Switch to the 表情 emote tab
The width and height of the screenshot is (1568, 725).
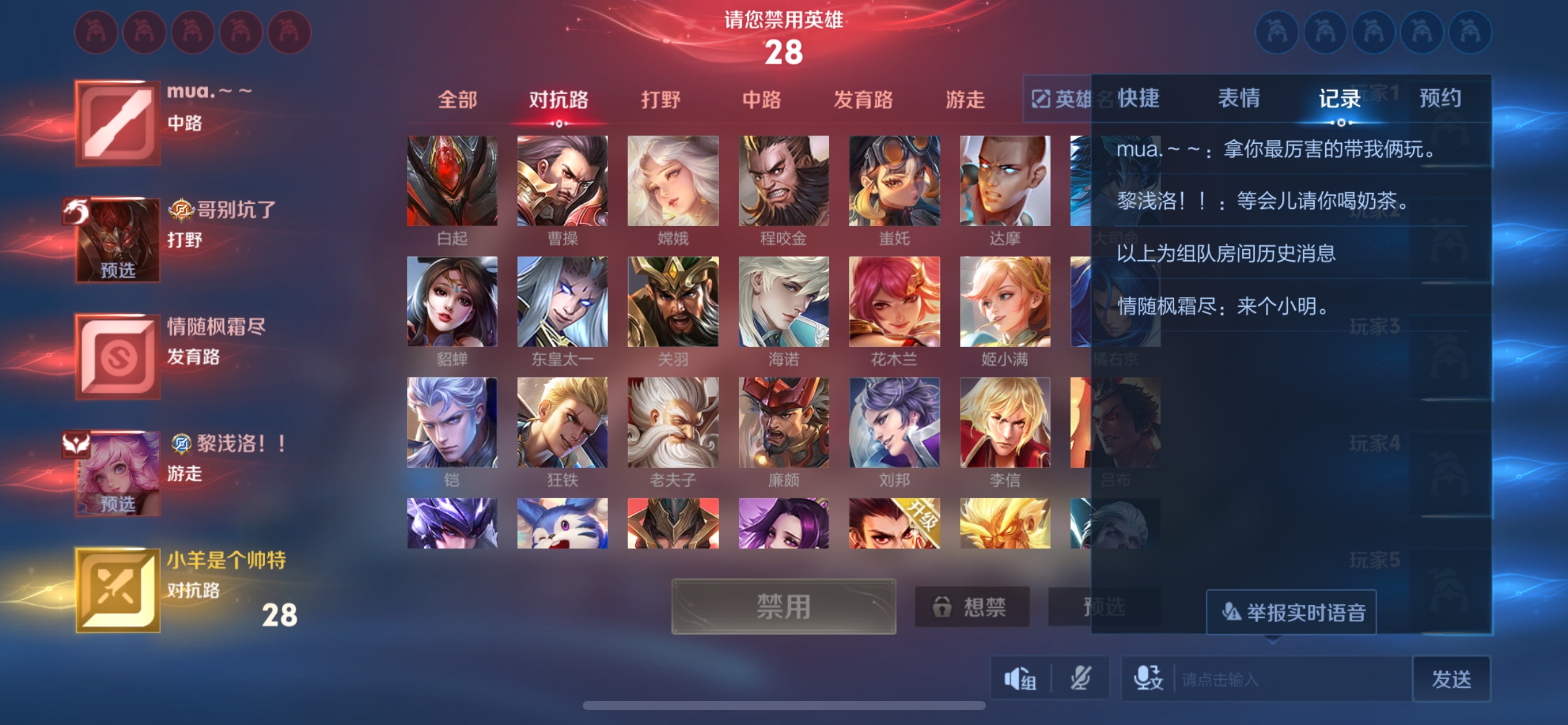coord(1239,99)
